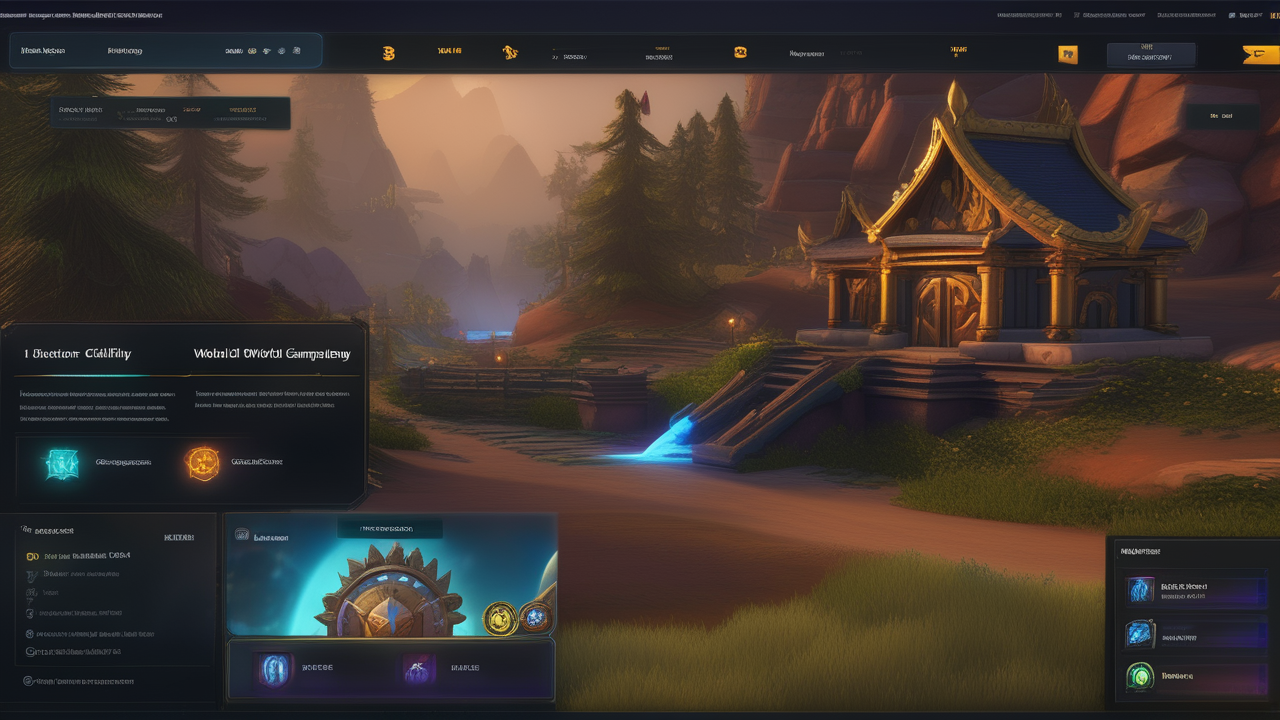Select the green orb entry in the list

pyautogui.click(x=1140, y=677)
